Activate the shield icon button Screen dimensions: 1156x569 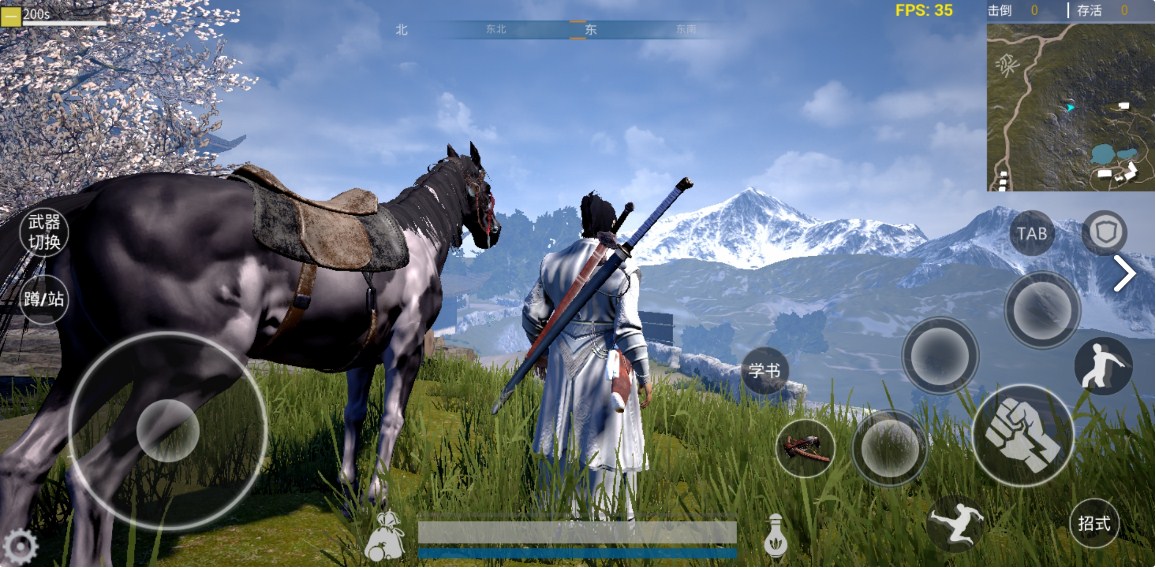(x=1104, y=233)
